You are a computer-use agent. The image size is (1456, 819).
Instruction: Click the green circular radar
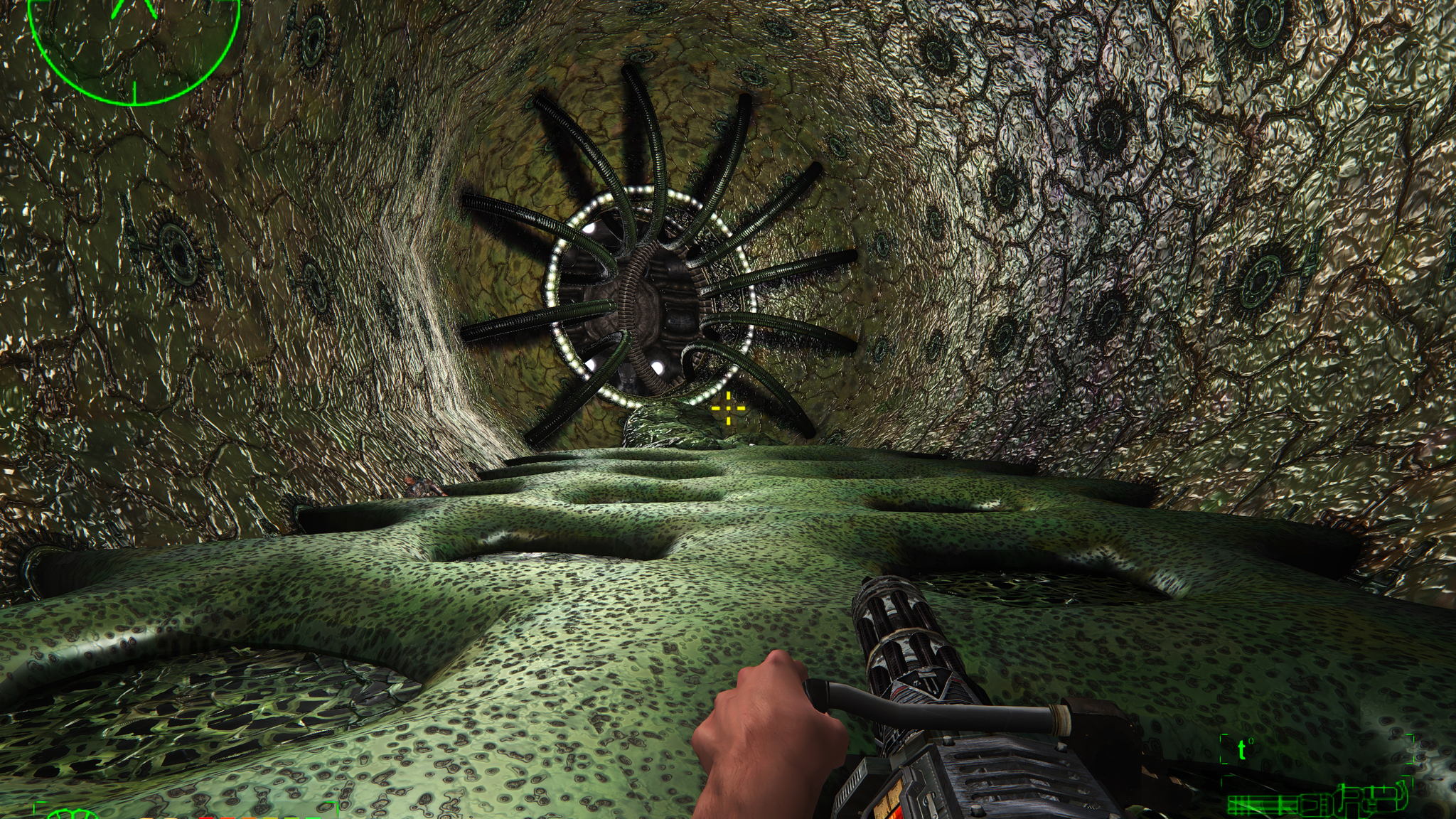point(134,41)
